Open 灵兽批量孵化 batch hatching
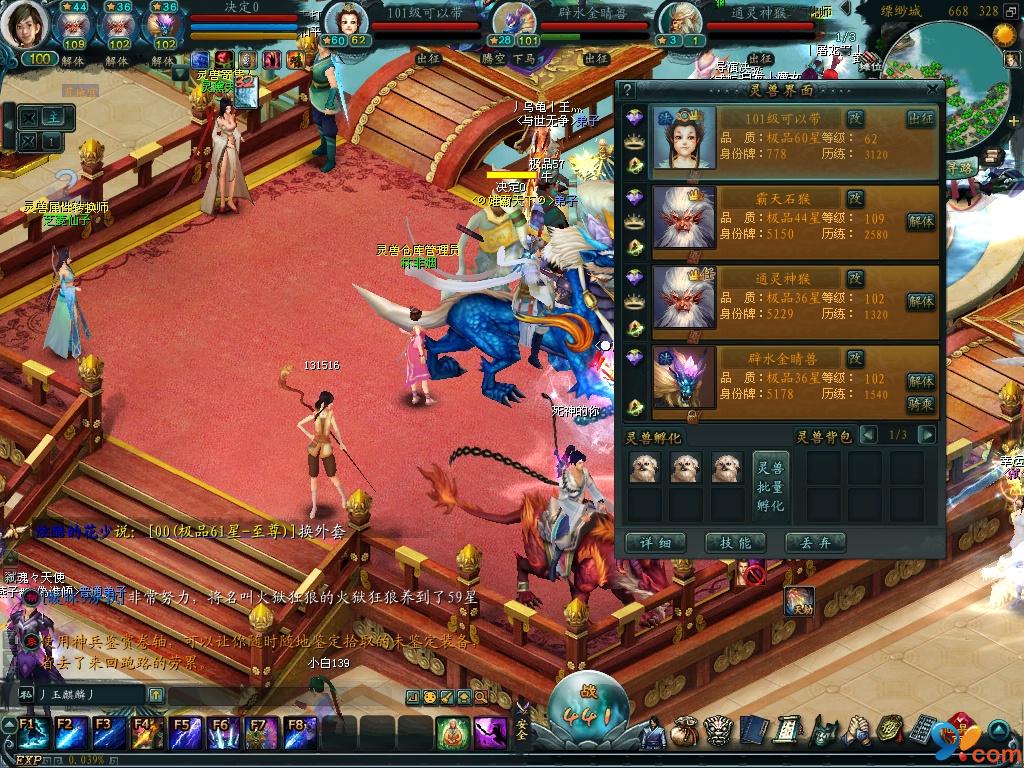Viewport: 1024px width, 768px height. point(770,486)
